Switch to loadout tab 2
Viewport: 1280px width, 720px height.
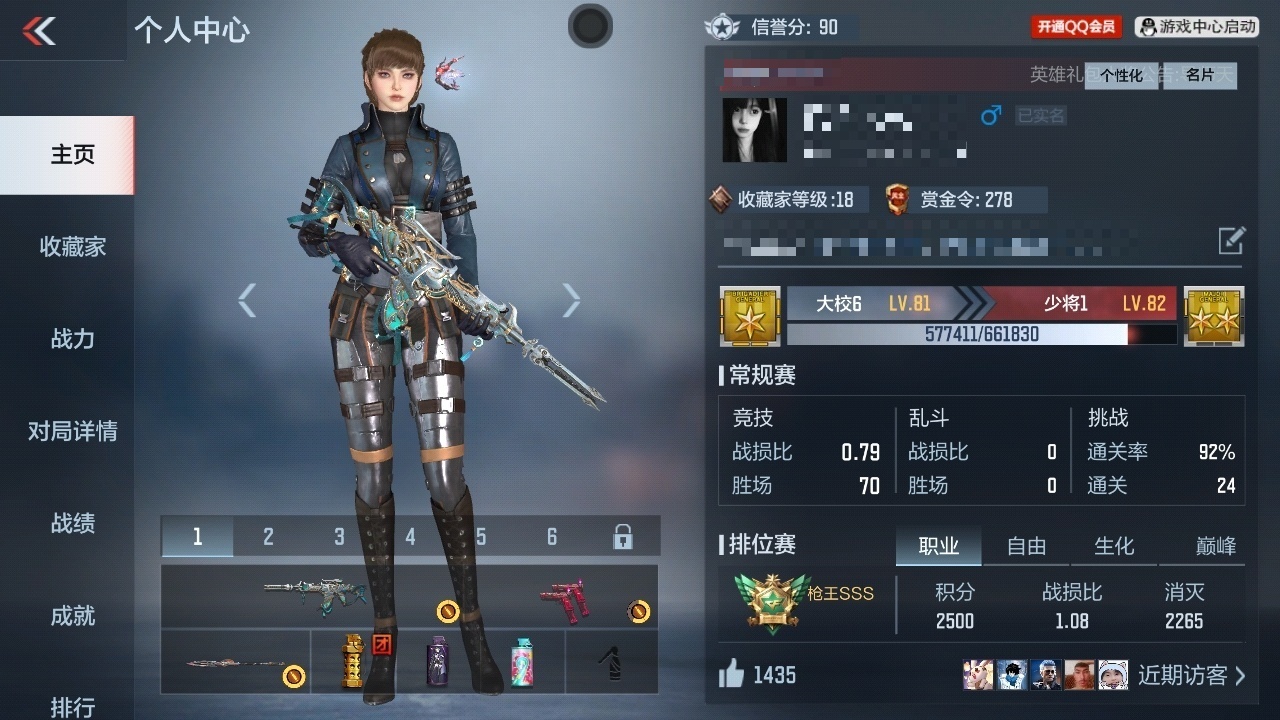click(268, 537)
